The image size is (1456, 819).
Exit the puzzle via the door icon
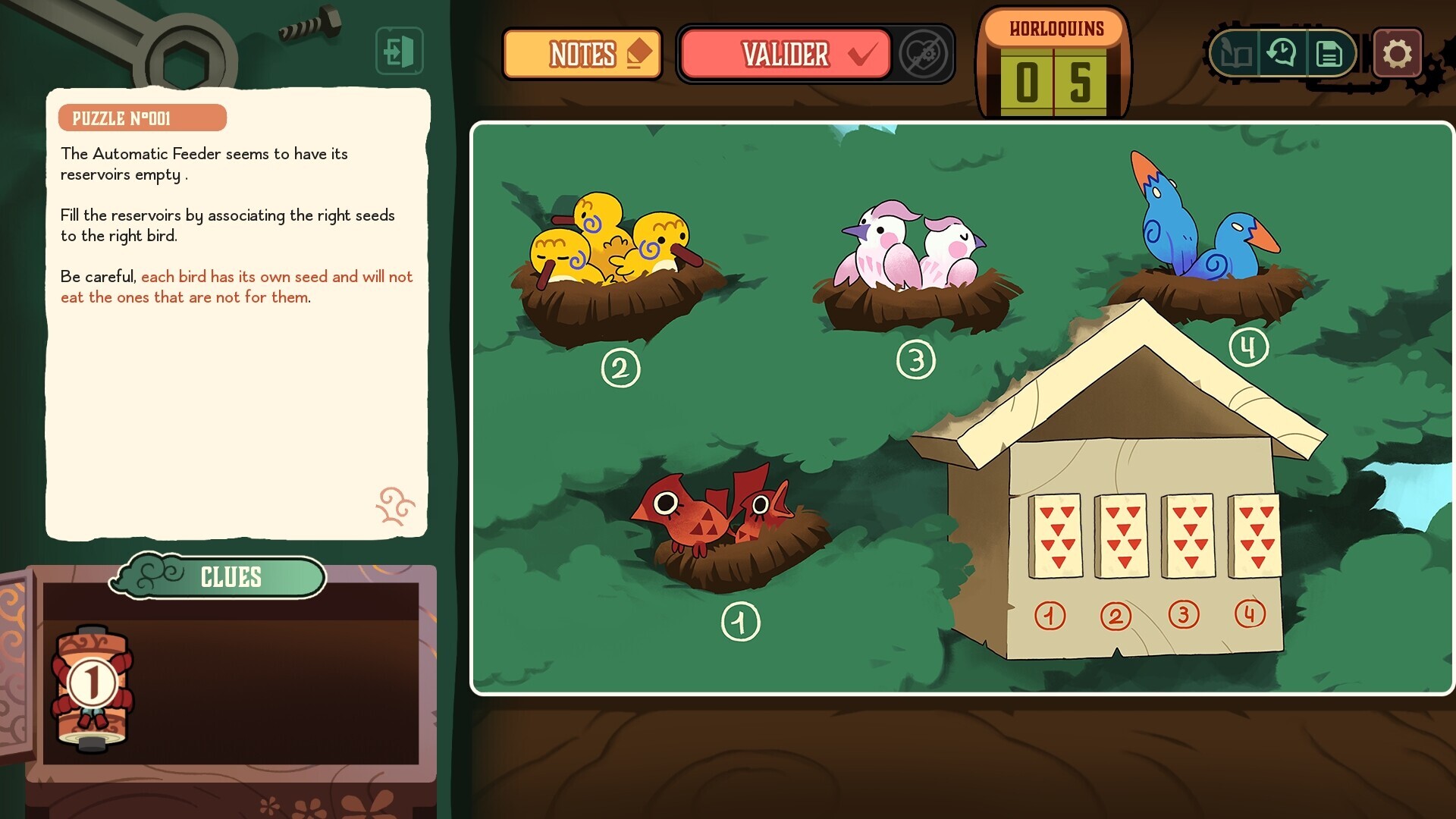[400, 51]
